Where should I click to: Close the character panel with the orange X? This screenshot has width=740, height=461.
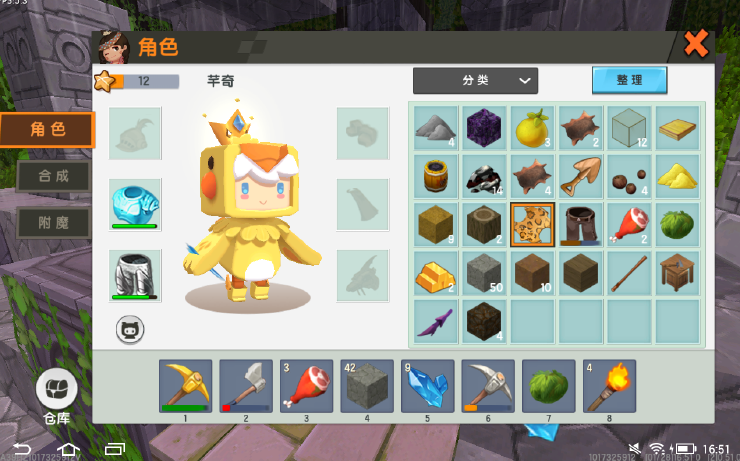coord(696,44)
